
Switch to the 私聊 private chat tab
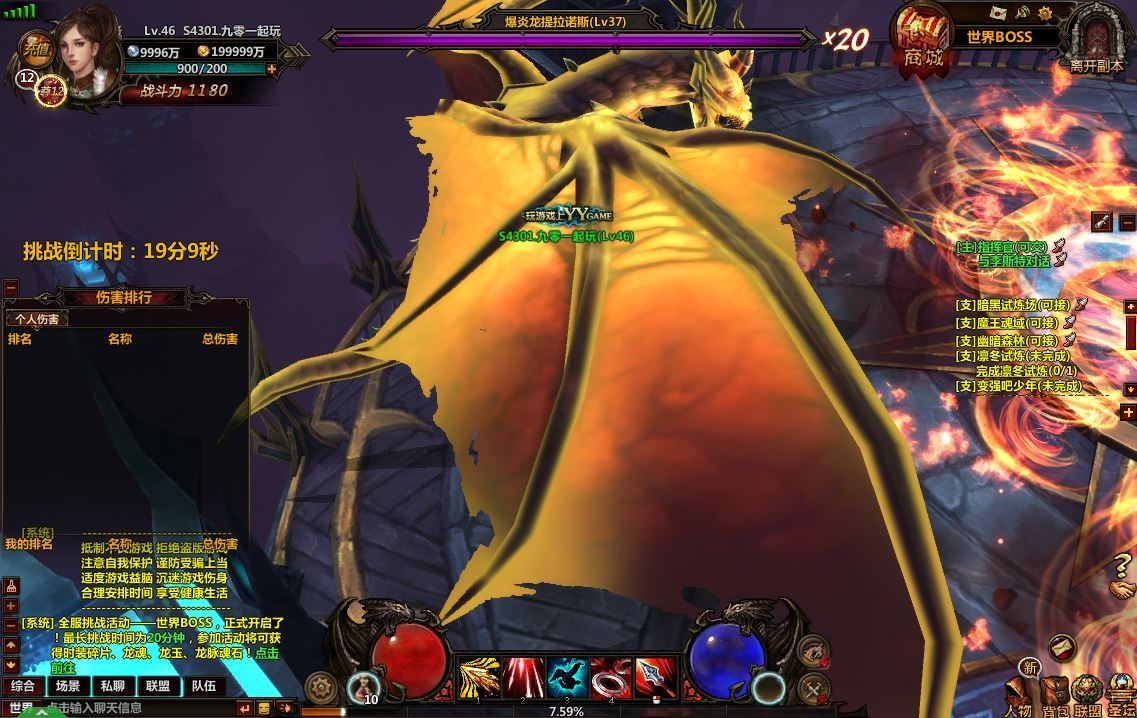click(x=112, y=686)
